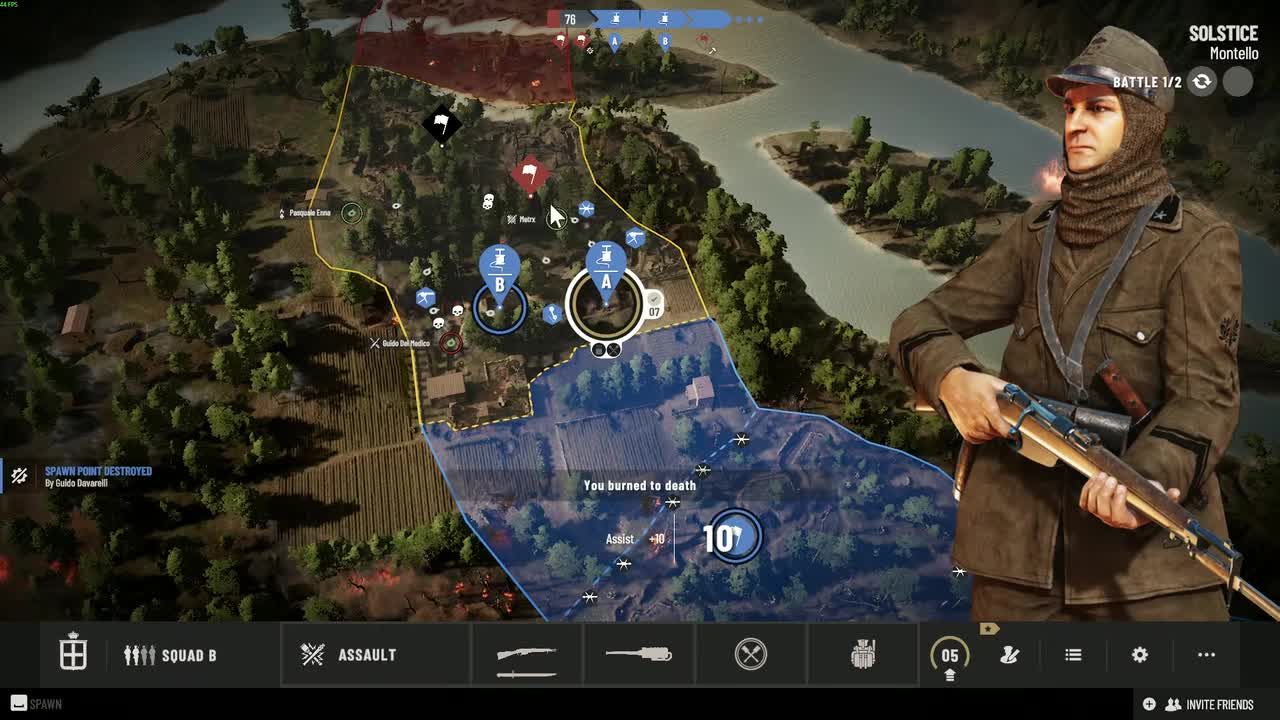Open the backpack gear slot
The width and height of the screenshot is (1280, 720).
863,654
